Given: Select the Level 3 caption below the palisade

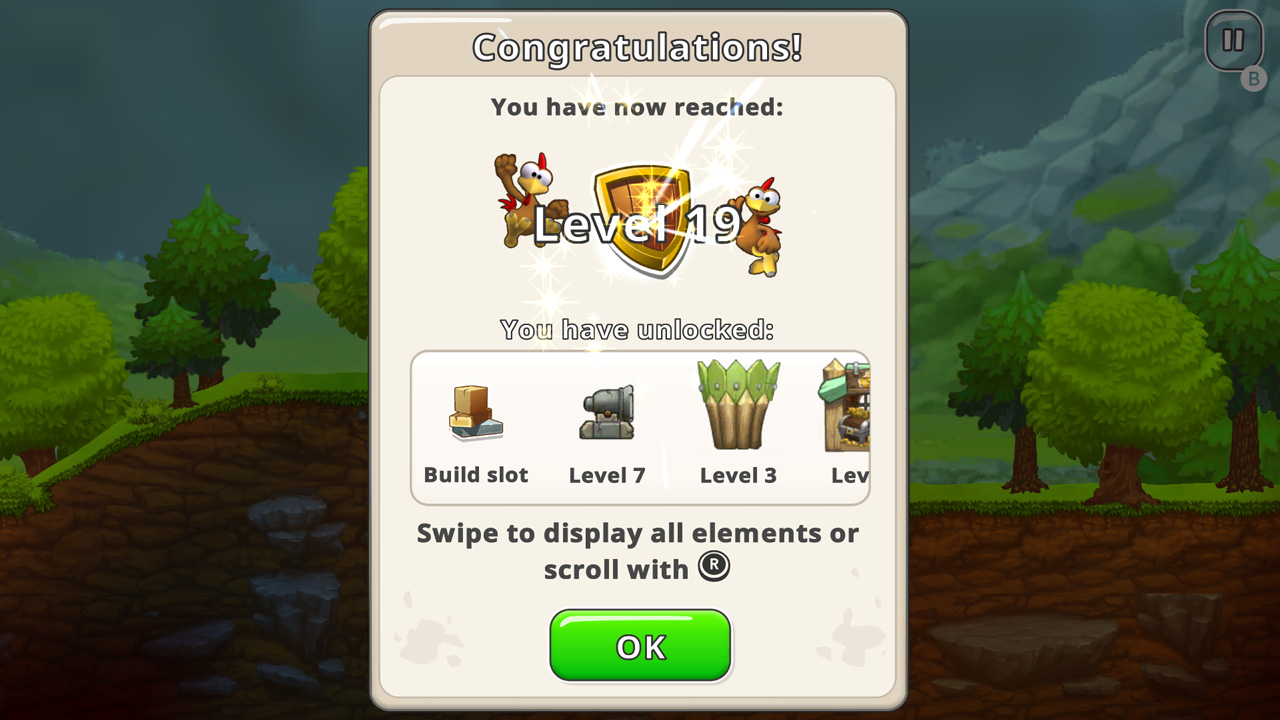Looking at the screenshot, I should pyautogui.click(x=738, y=475).
